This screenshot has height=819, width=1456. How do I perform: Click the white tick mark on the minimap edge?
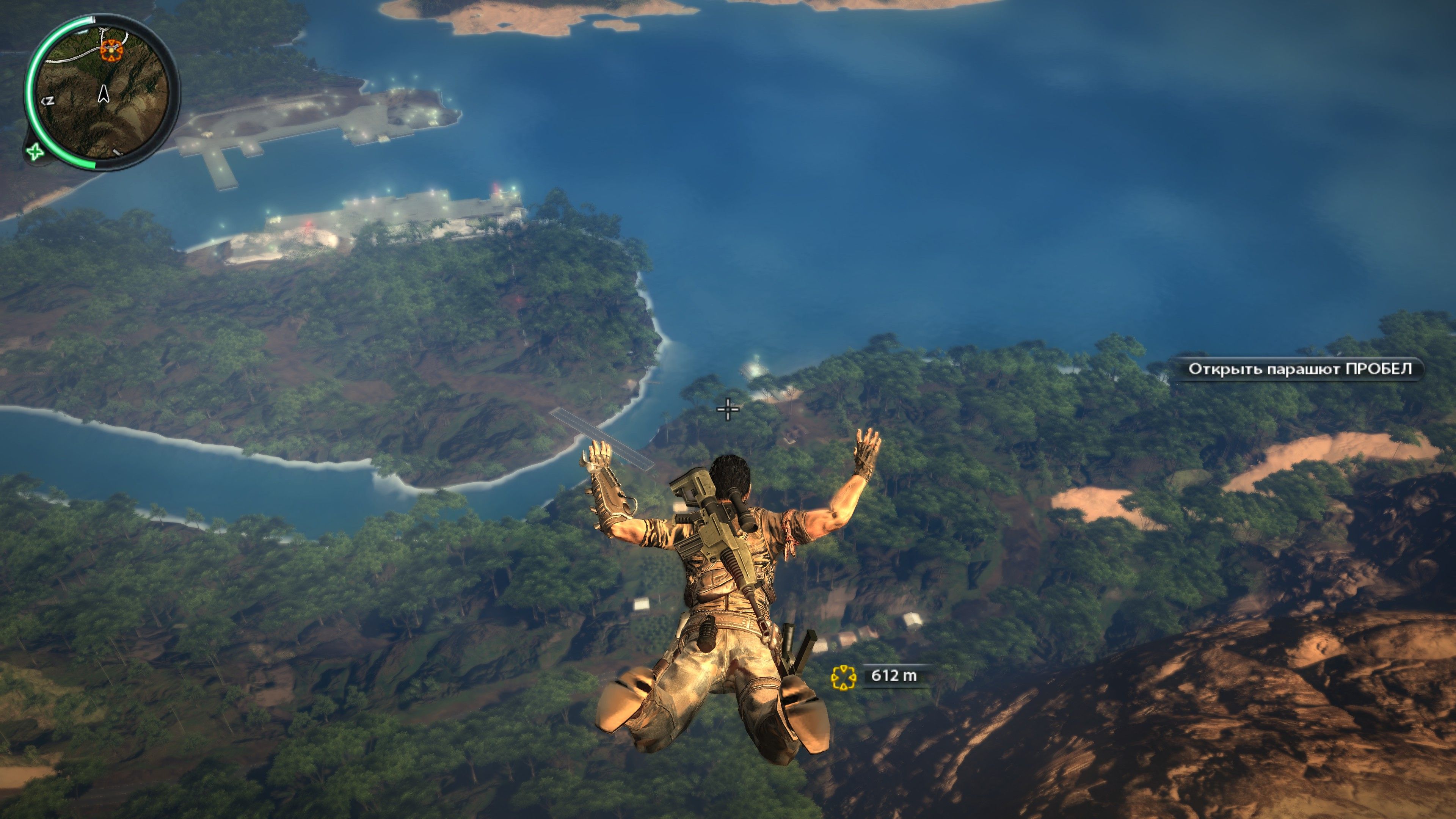[x=93, y=20]
